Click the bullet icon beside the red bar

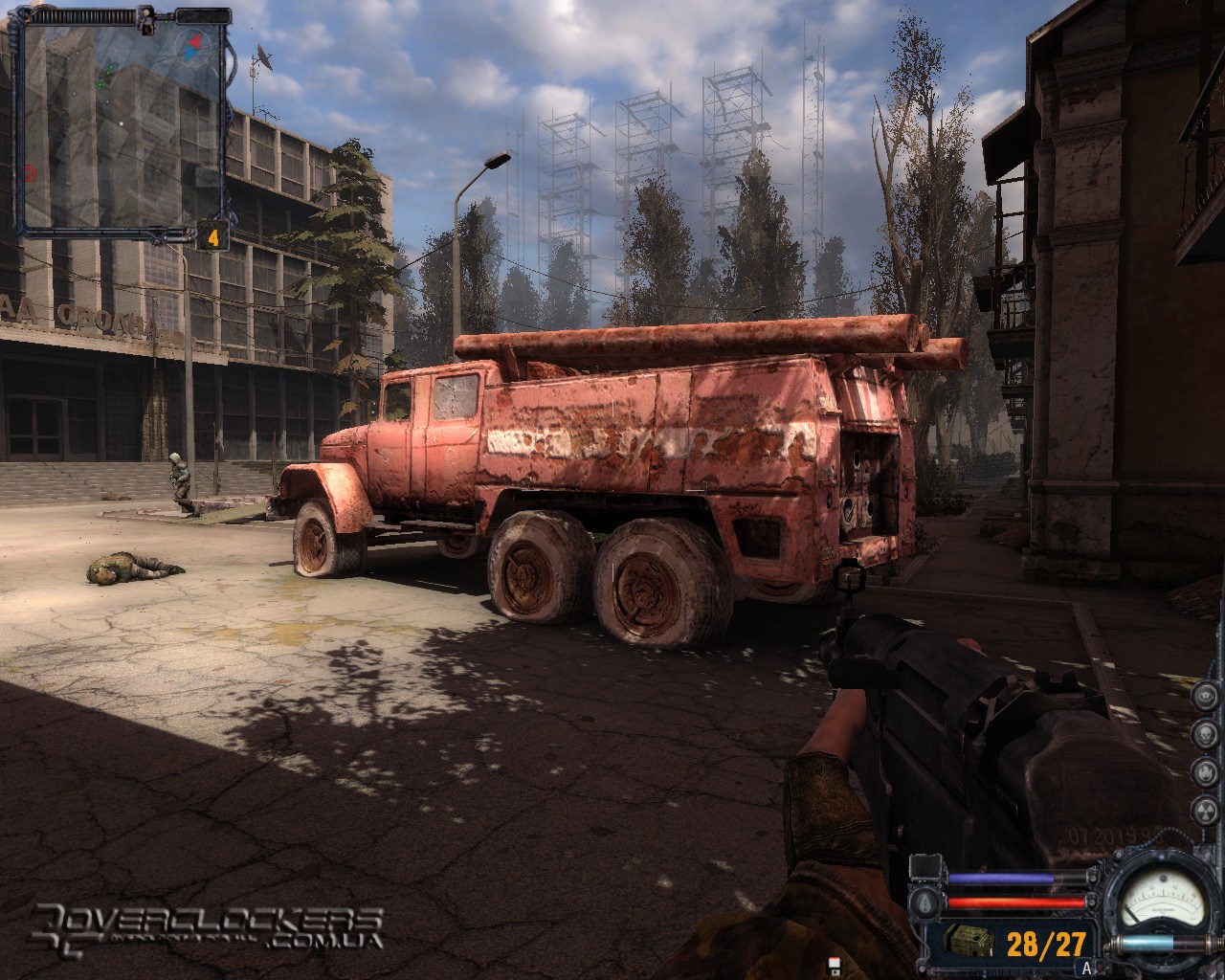click(x=925, y=902)
